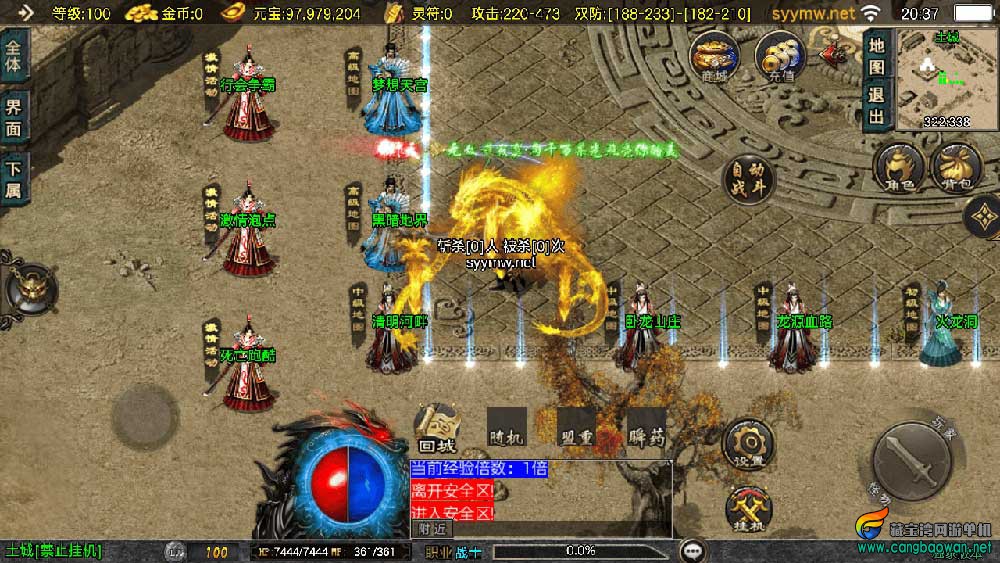The height and width of the screenshot is (563, 1000).
Task: Activate the 盟重 teleport slot
Action: click(576, 427)
